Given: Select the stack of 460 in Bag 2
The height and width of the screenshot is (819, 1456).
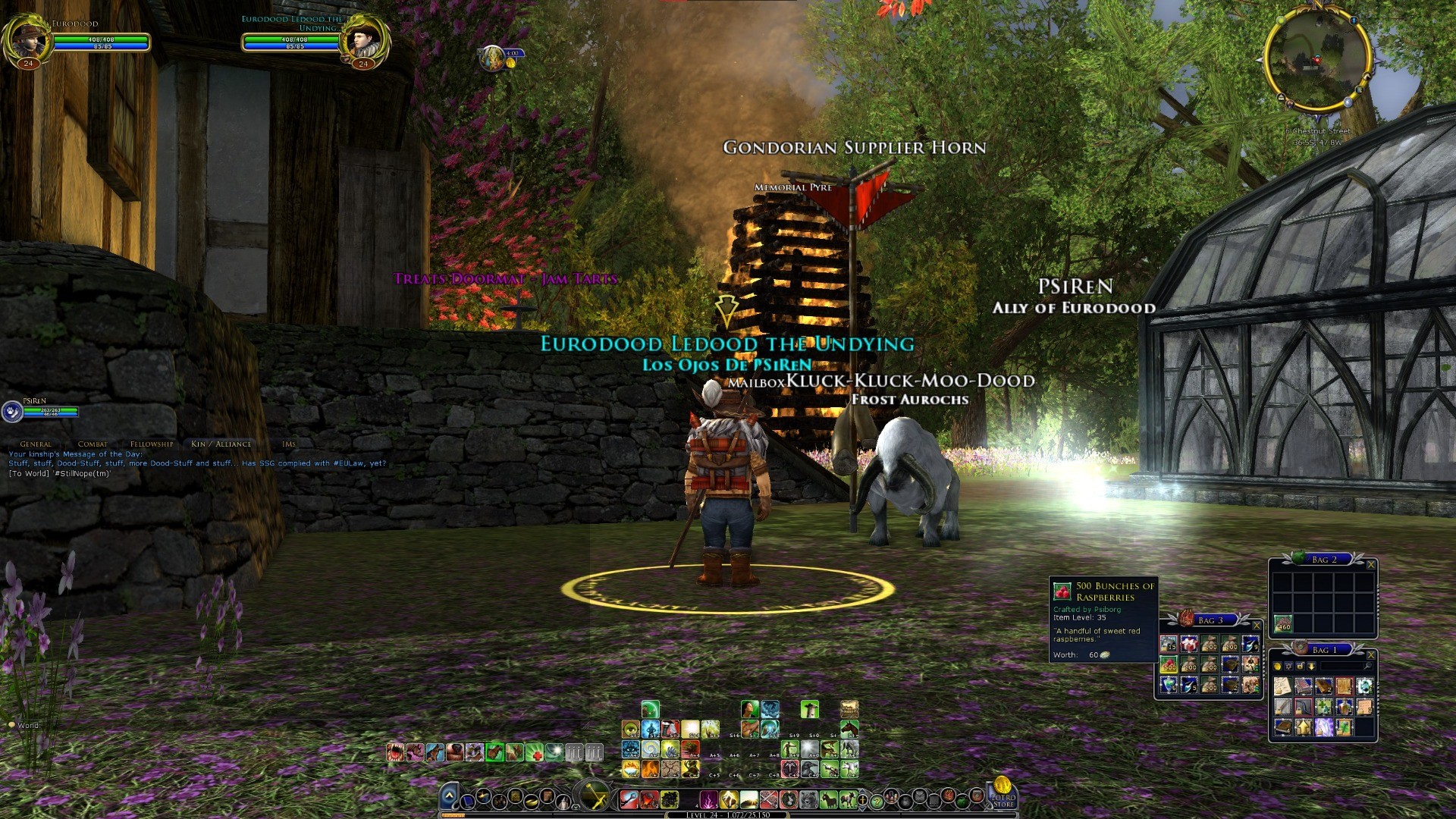Looking at the screenshot, I should pos(1283,623).
